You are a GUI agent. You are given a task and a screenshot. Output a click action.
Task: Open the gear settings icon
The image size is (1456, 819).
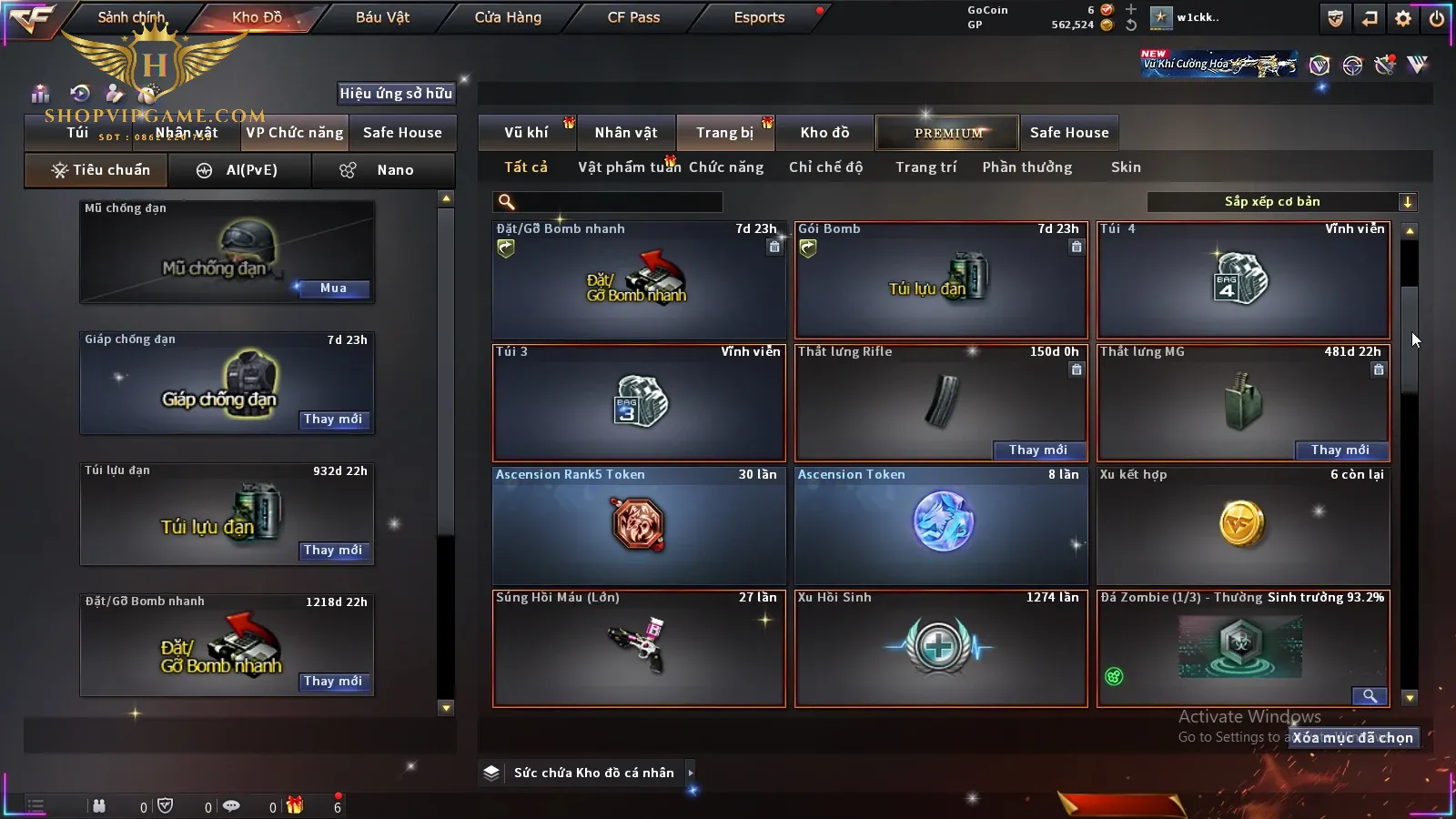coord(1403,18)
